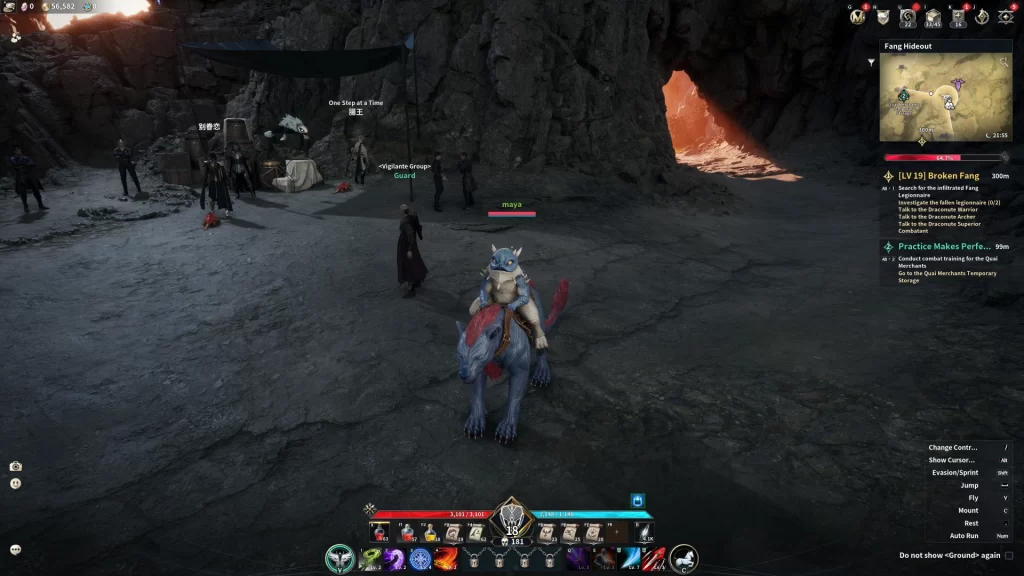Use the feather item in the quick slot
The image size is (1024, 576).
(646, 533)
